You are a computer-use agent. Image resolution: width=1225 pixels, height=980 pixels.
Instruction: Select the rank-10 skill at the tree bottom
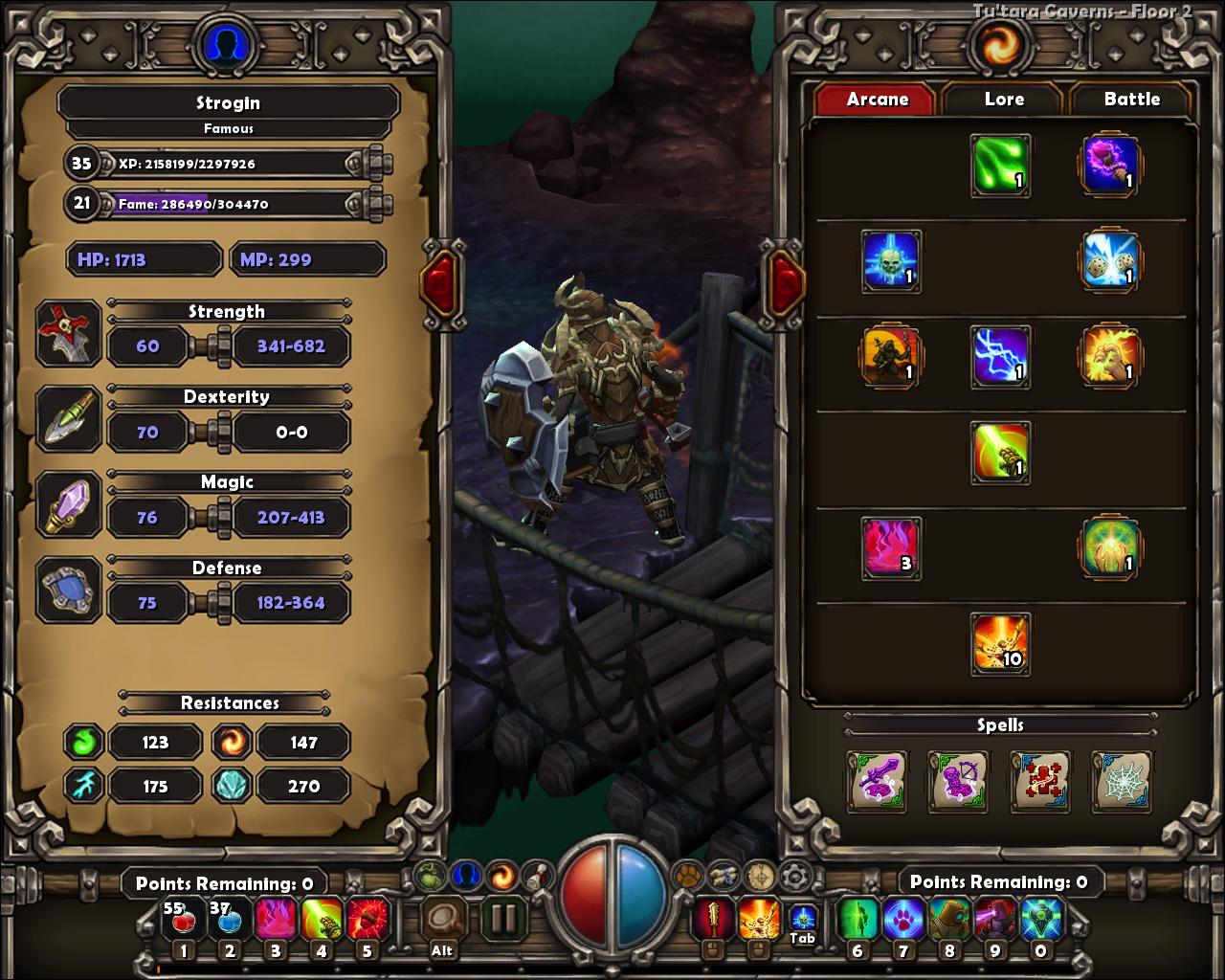[1000, 646]
